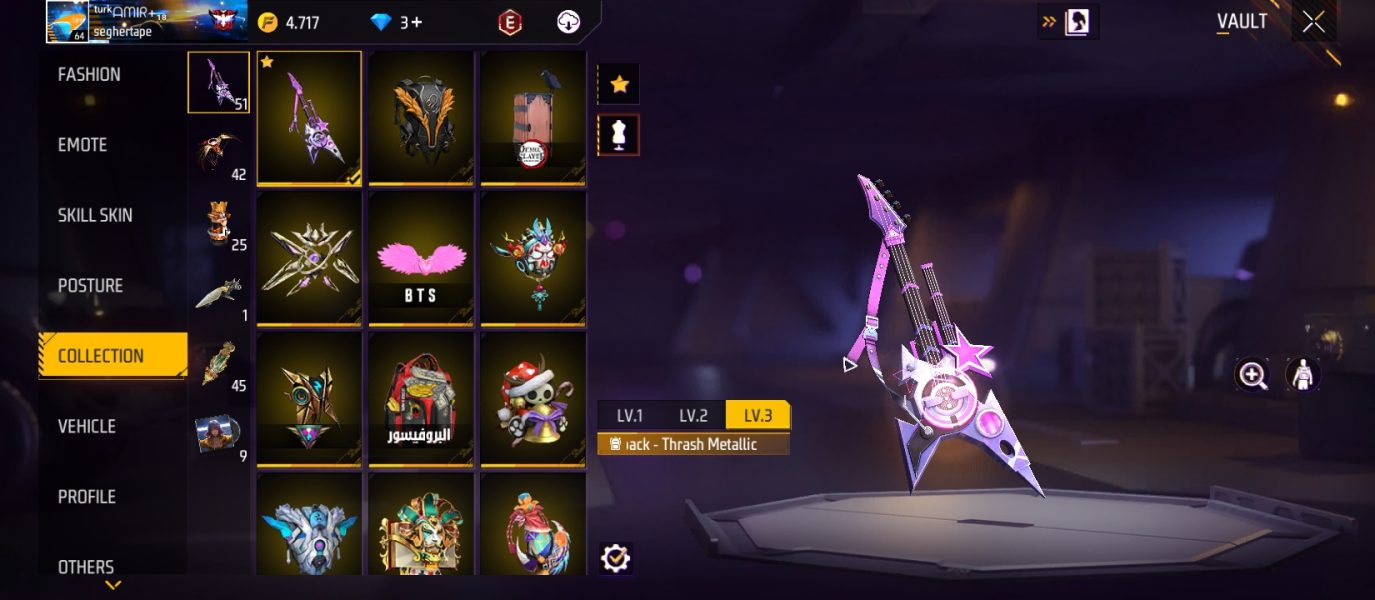
Task: Toggle the star favorites filter
Action: click(x=619, y=85)
